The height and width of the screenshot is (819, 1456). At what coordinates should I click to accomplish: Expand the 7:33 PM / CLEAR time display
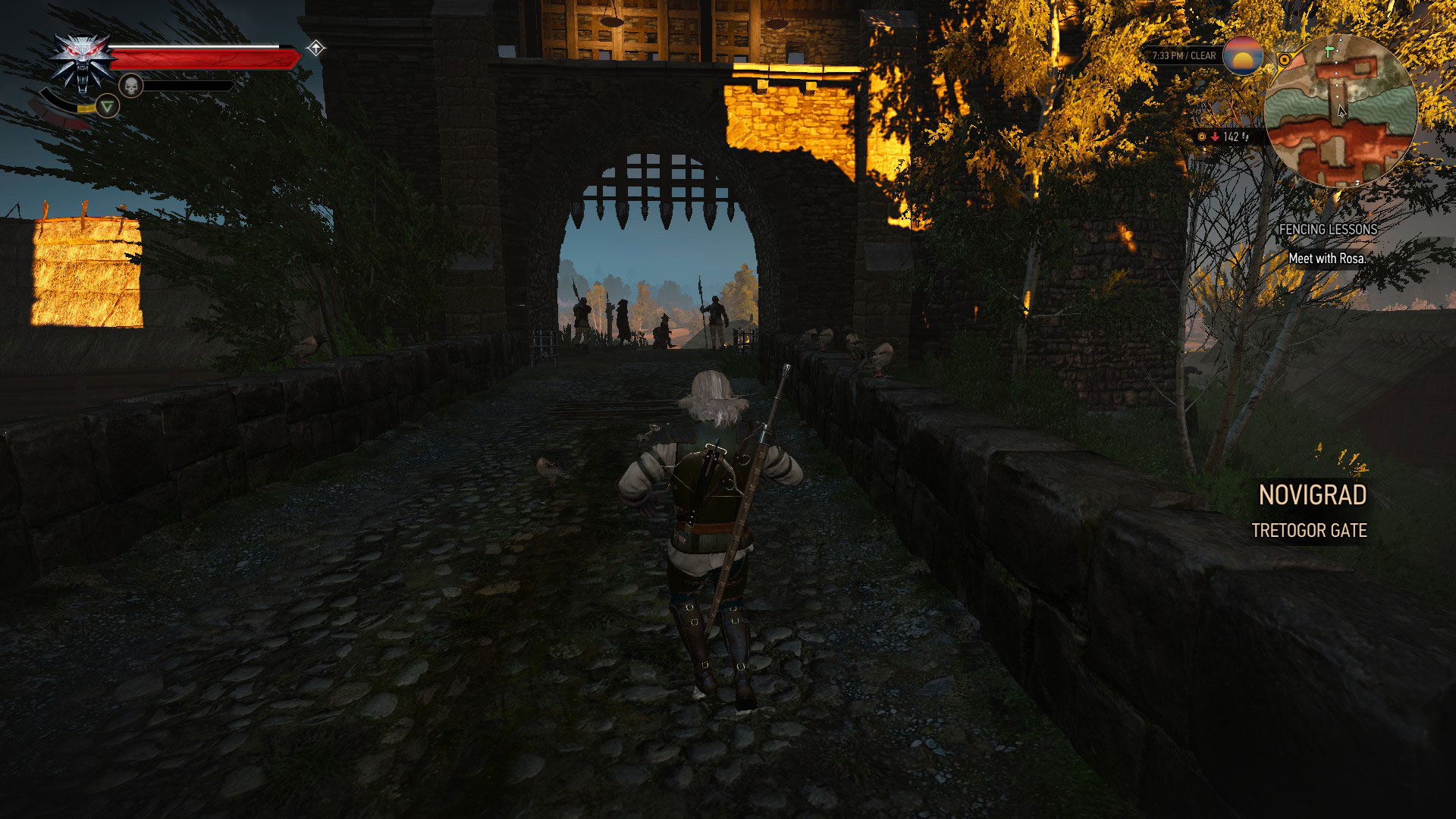click(1183, 55)
